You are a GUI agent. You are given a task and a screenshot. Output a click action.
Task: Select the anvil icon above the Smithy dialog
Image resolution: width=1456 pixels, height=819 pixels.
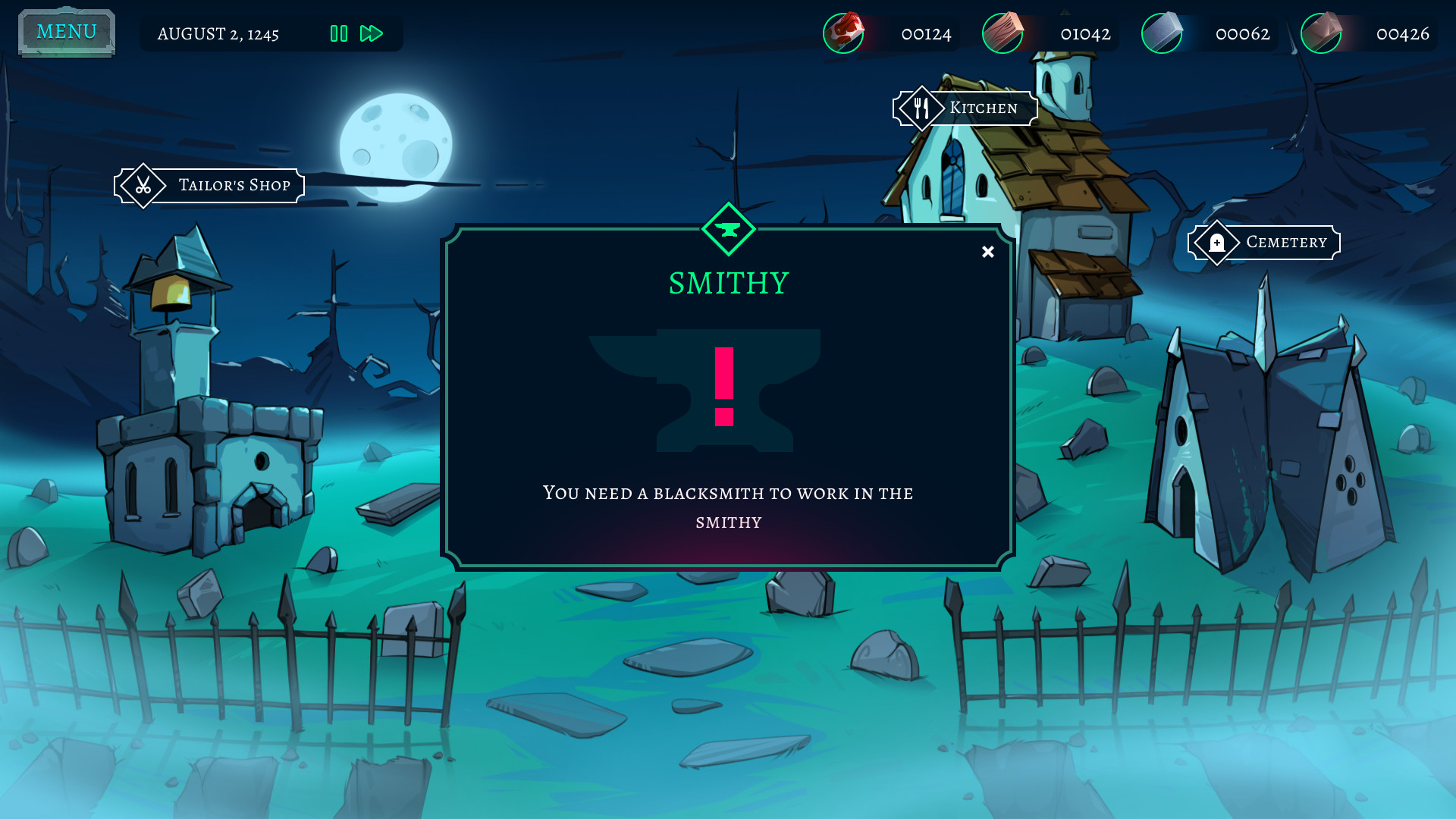point(727,230)
